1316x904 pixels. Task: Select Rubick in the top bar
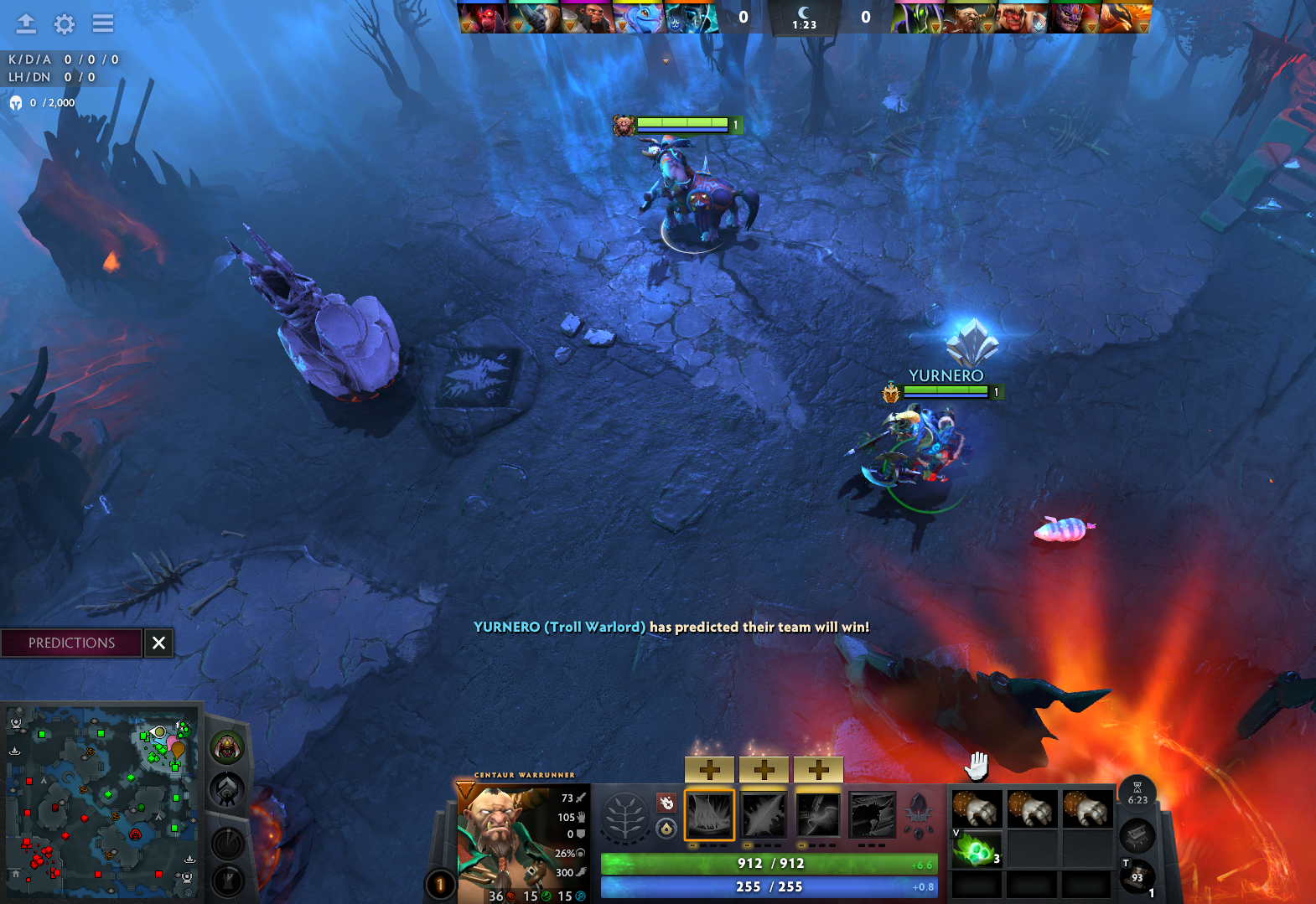(919, 18)
